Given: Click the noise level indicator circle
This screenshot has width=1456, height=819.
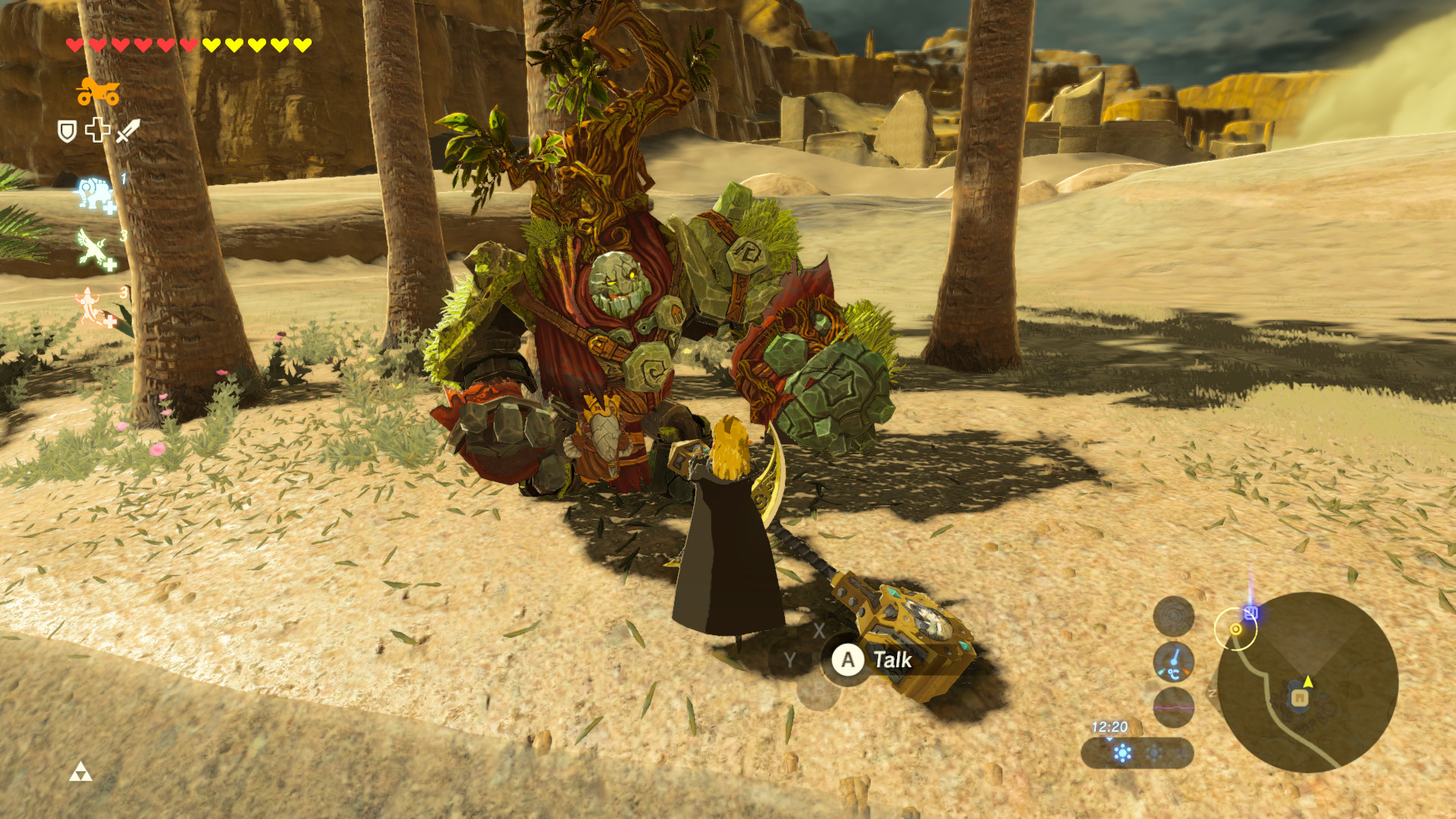Looking at the screenshot, I should 1174,617.
